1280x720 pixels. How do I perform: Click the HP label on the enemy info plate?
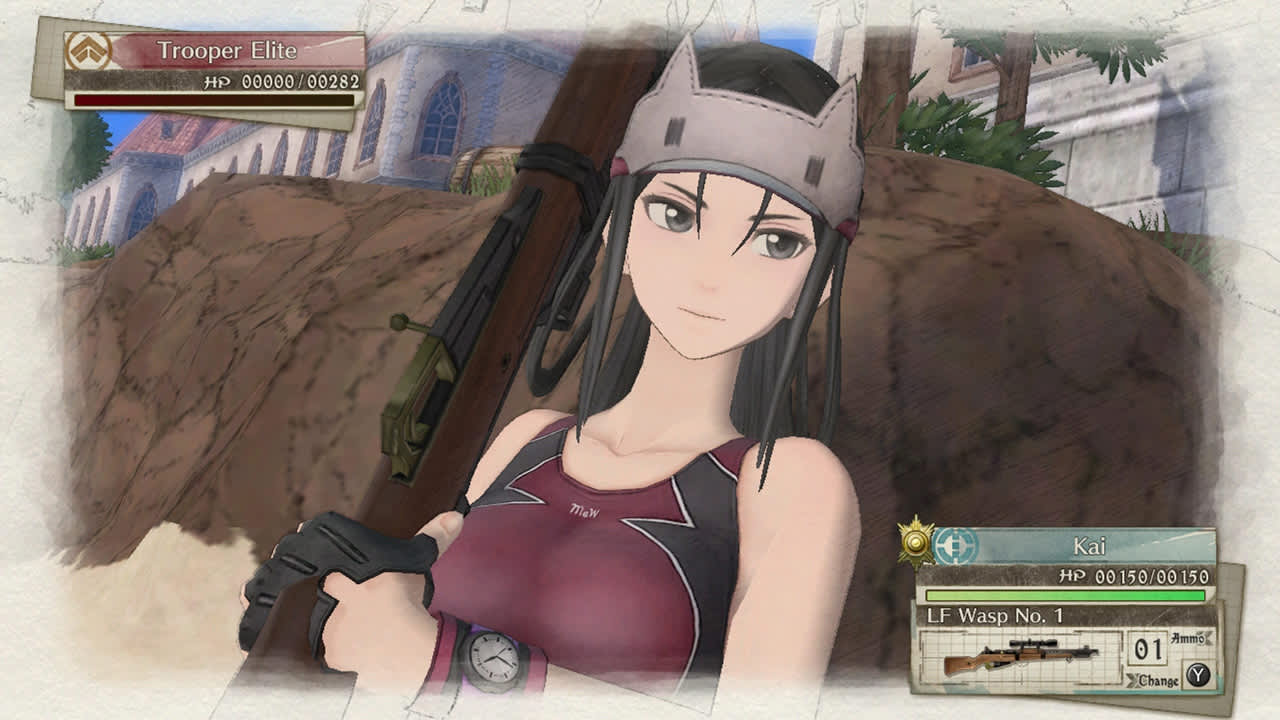coord(218,83)
